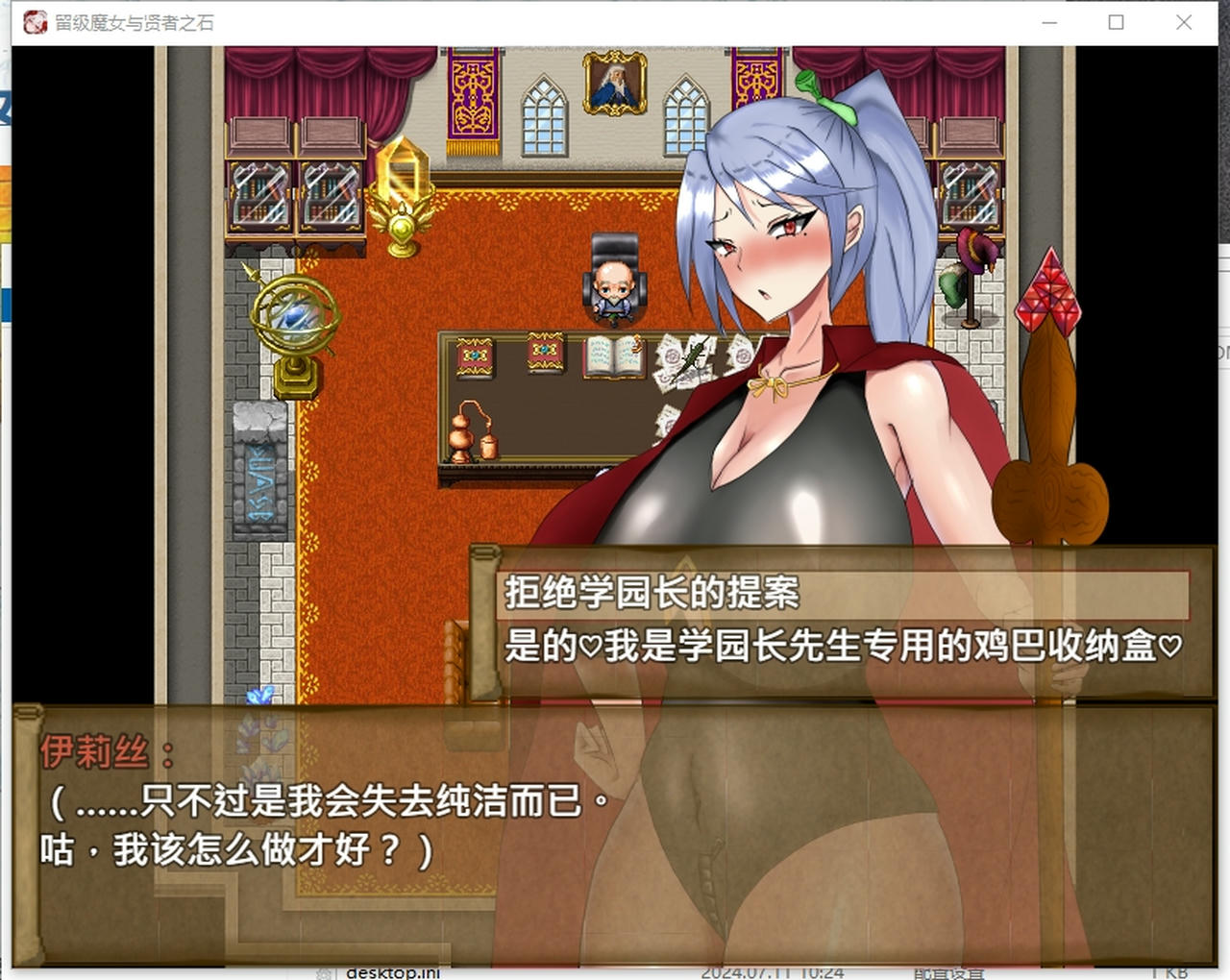Minimize the game window
Image resolution: width=1230 pixels, height=980 pixels.
(1047, 22)
